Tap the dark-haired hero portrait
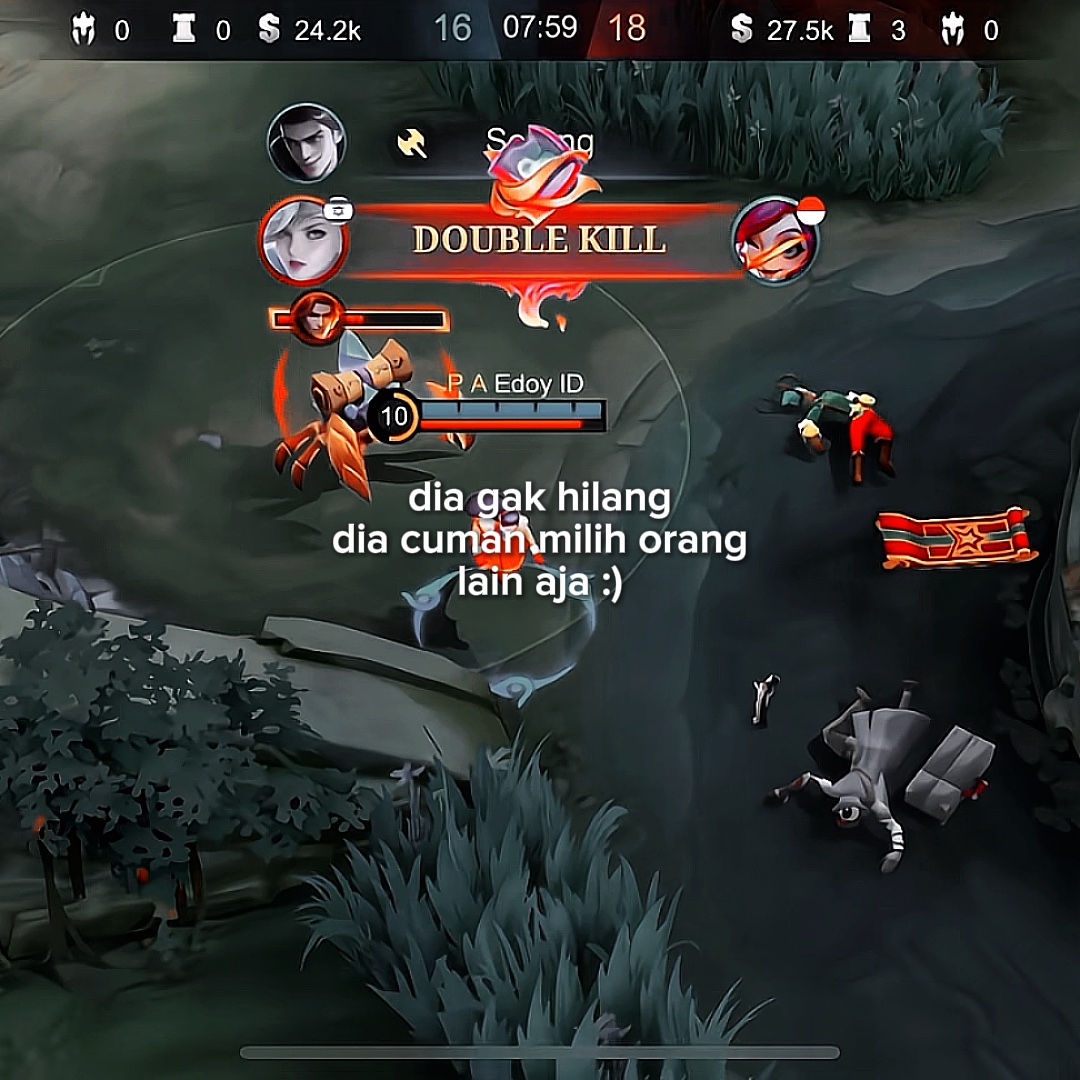This screenshot has width=1080, height=1080. tap(307, 143)
